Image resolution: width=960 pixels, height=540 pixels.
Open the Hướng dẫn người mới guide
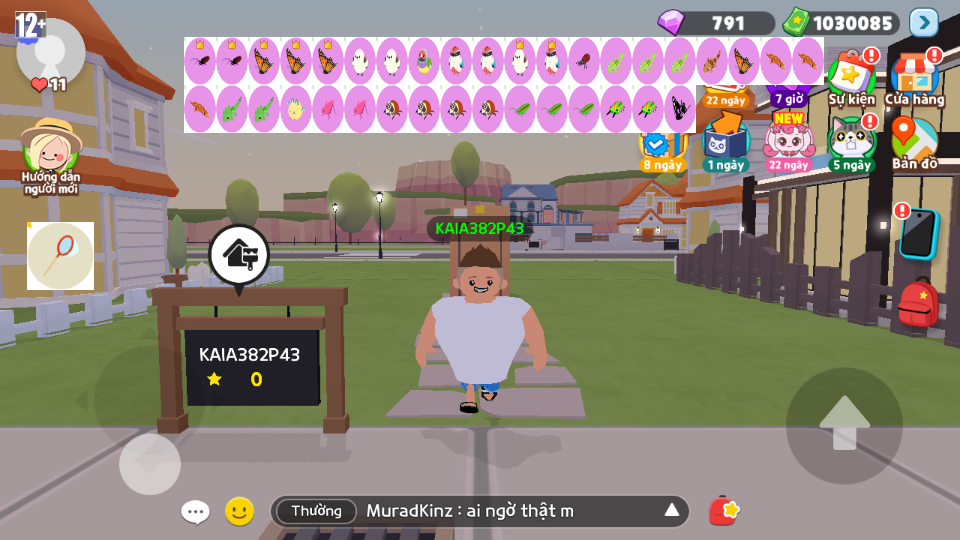point(51,150)
